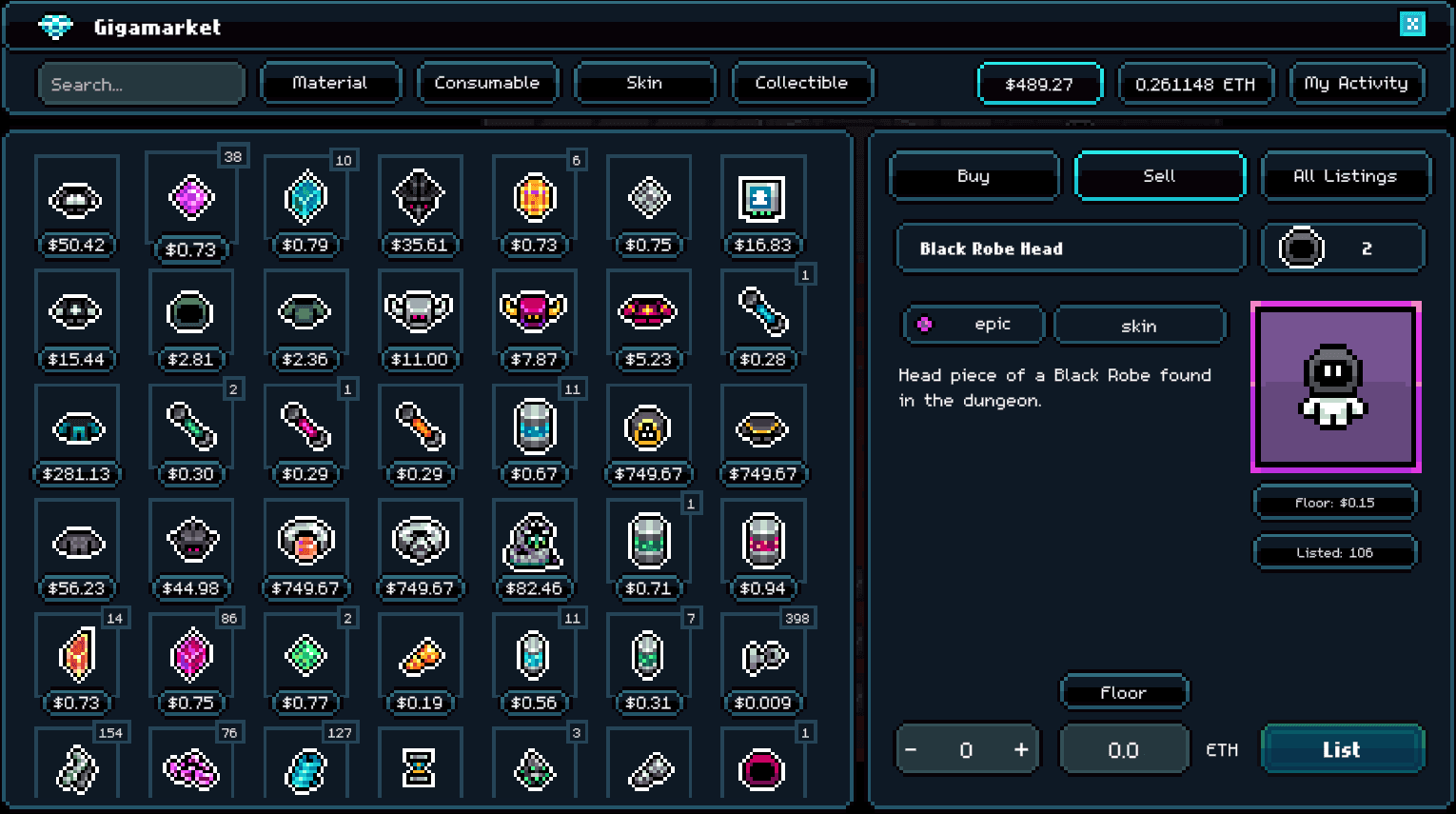Screen dimensions: 1456x814
Task: Switch to the Buy tab
Action: (x=974, y=176)
